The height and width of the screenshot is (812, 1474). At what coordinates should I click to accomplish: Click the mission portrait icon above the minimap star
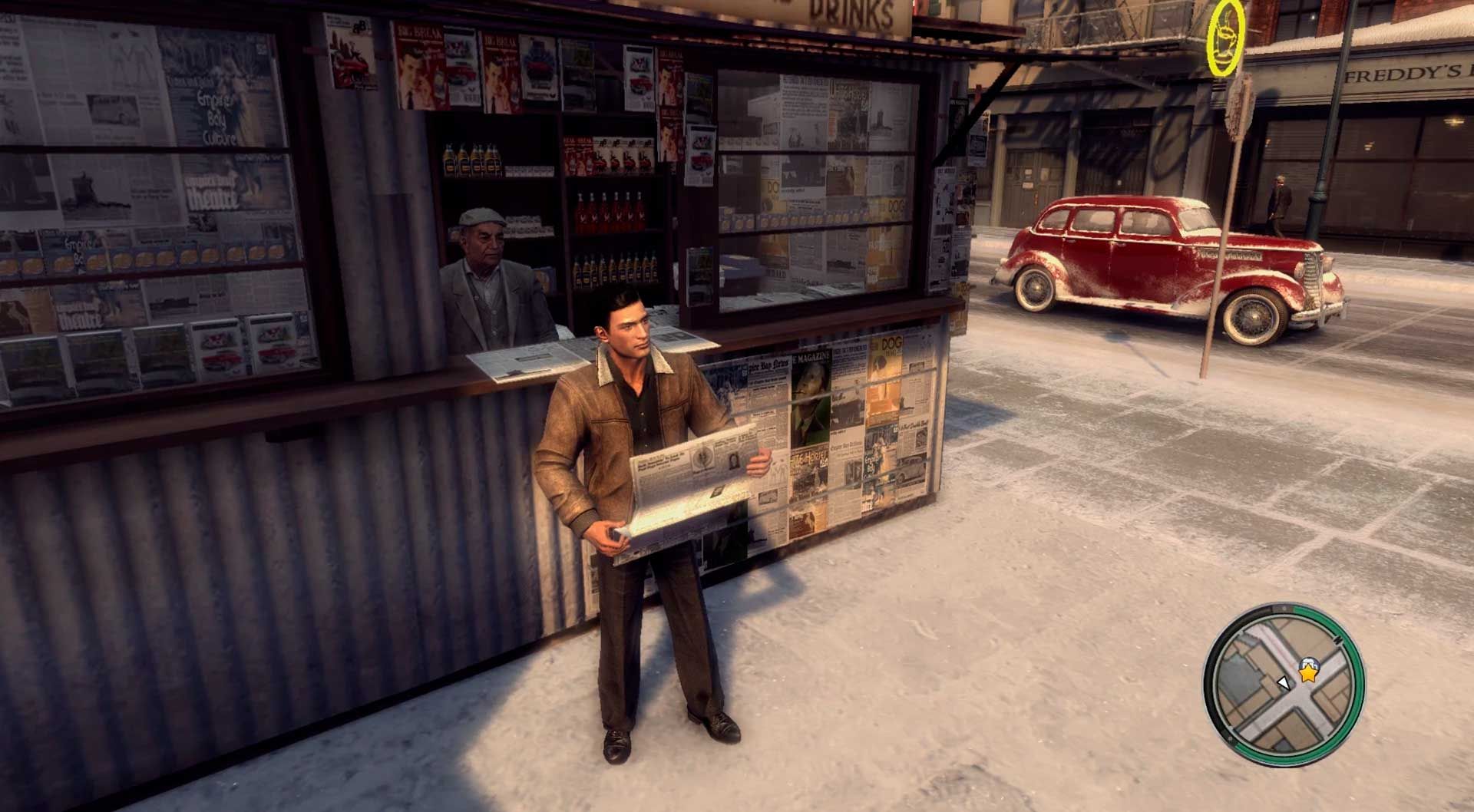pos(1310,665)
